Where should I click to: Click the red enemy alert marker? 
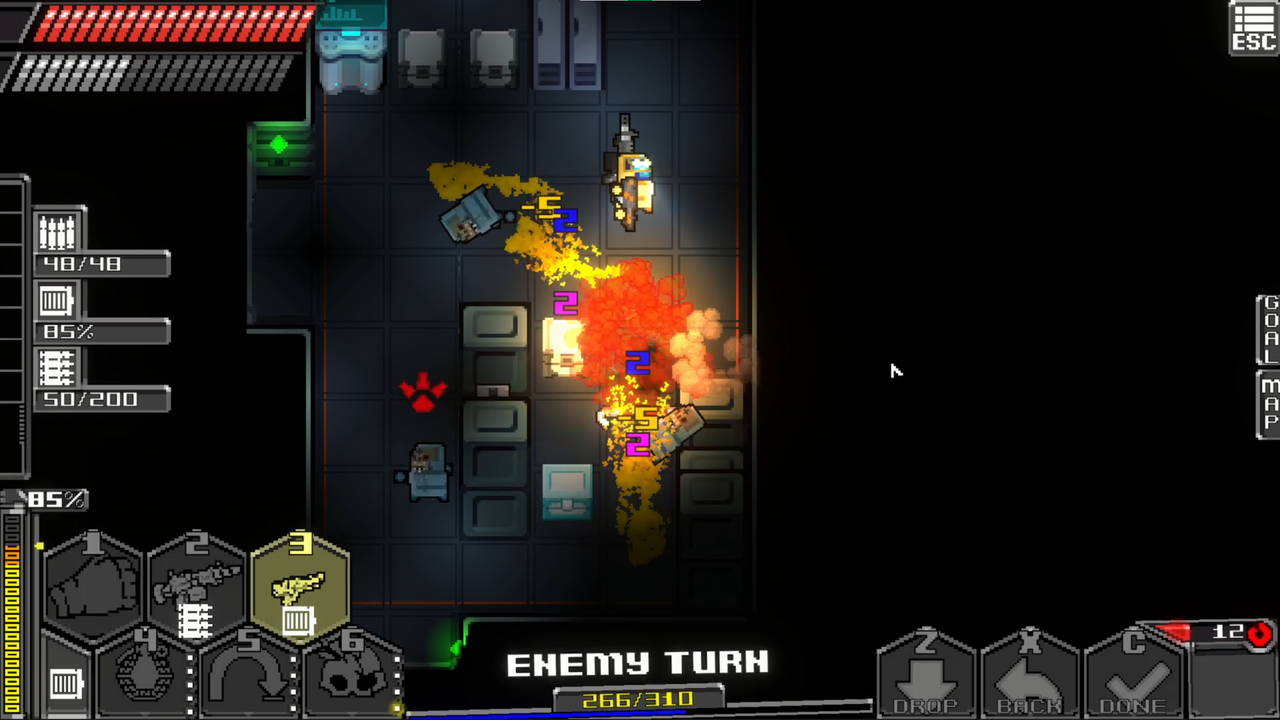pyautogui.click(x=423, y=392)
